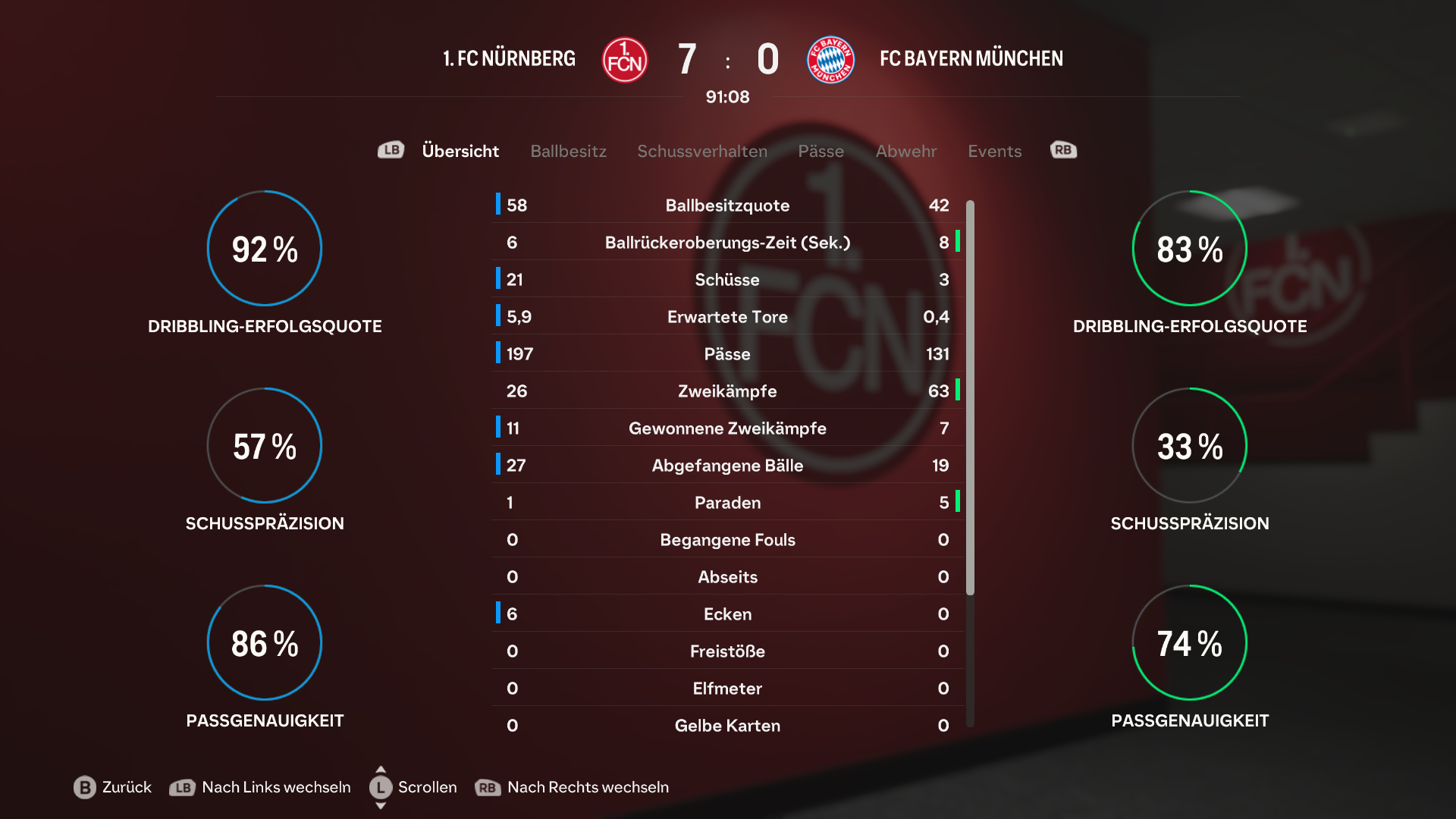Go back with the Zurück button
1456x819 pixels.
(113, 787)
